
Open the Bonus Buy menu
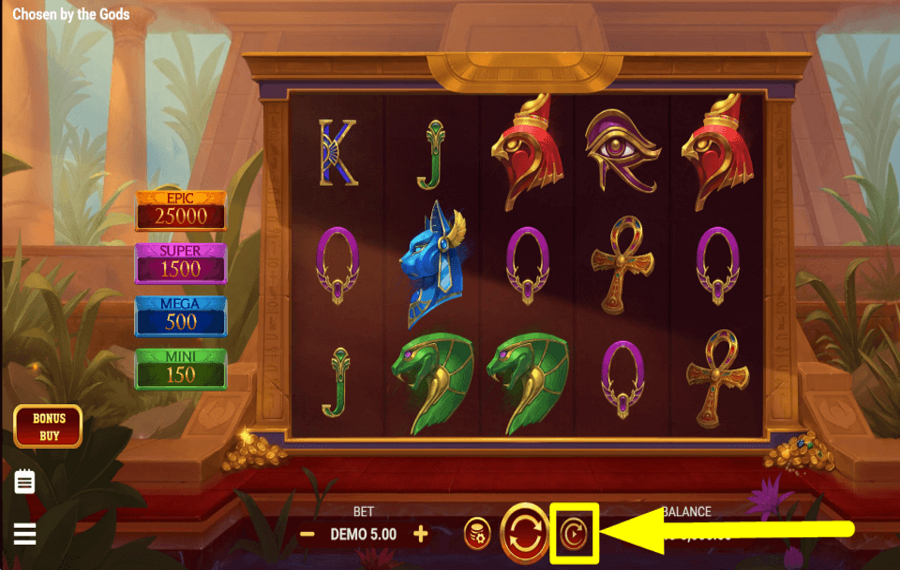(x=47, y=427)
